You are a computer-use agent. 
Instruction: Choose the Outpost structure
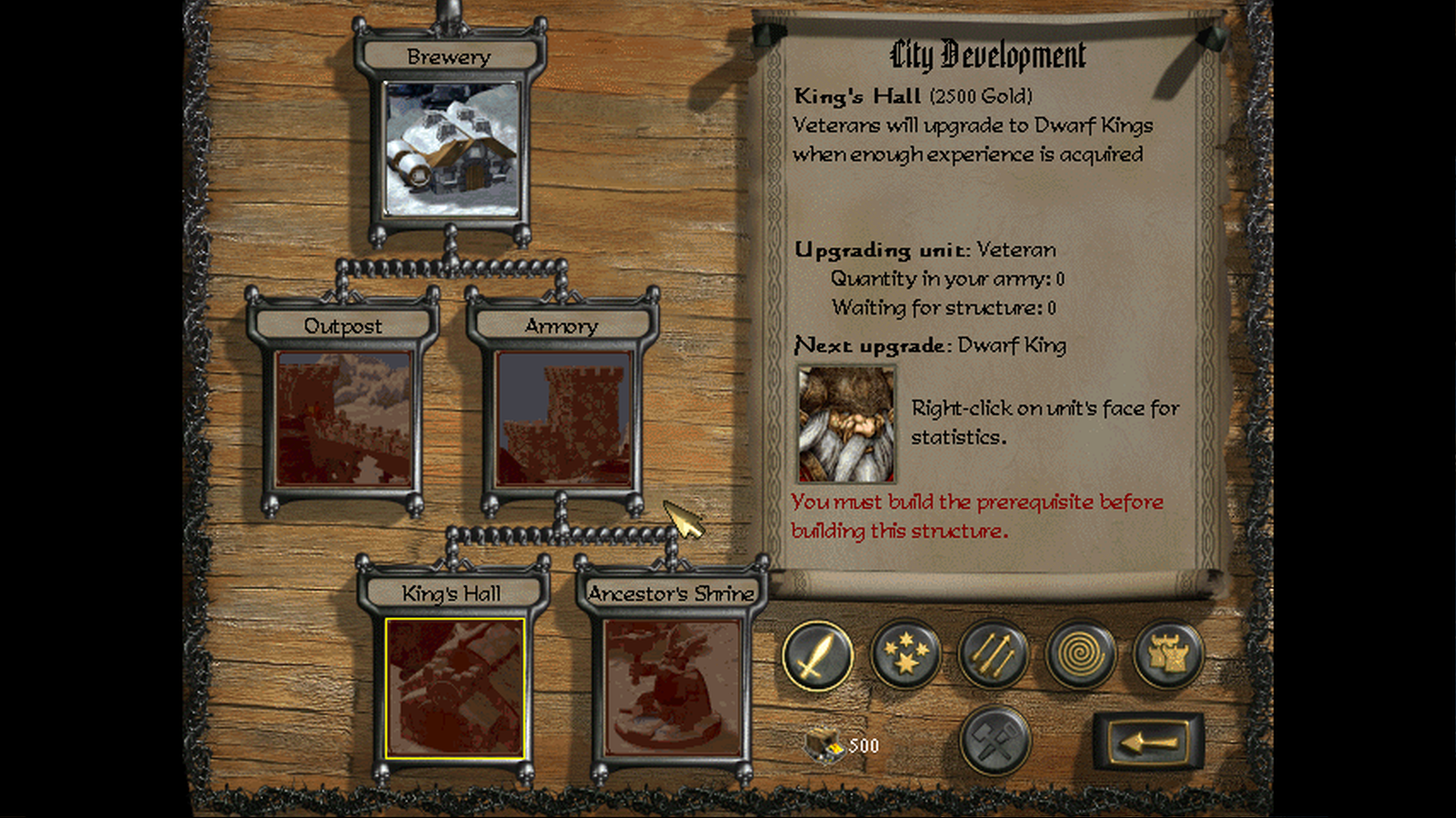click(x=344, y=418)
